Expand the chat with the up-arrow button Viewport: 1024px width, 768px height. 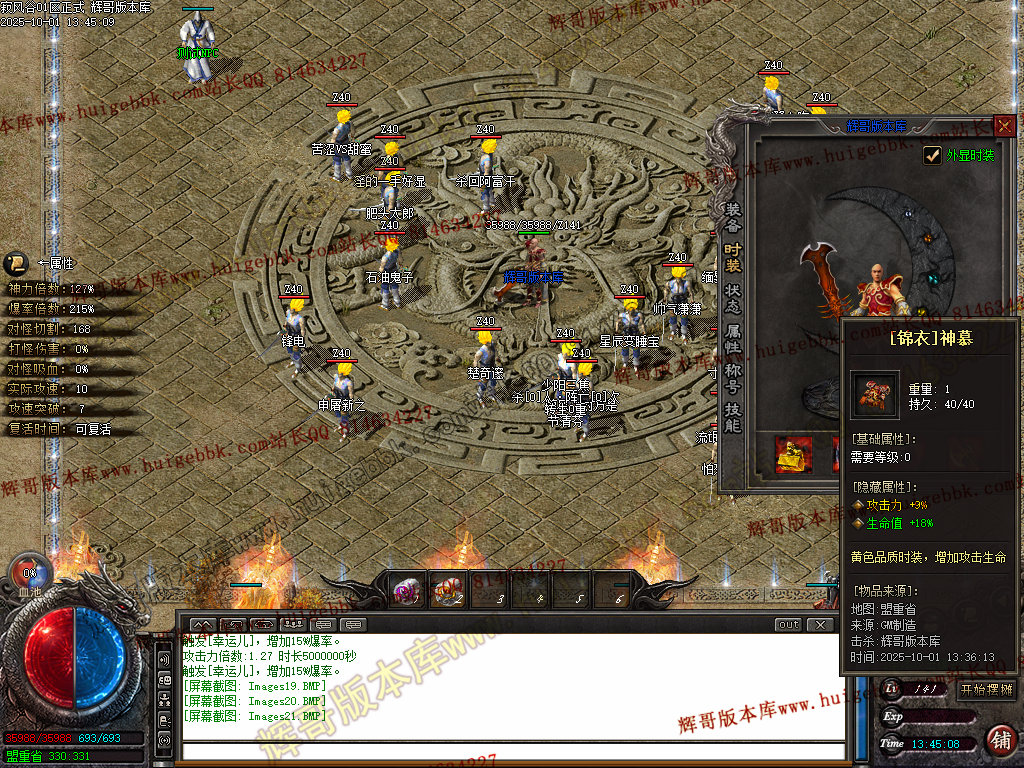click(202, 625)
